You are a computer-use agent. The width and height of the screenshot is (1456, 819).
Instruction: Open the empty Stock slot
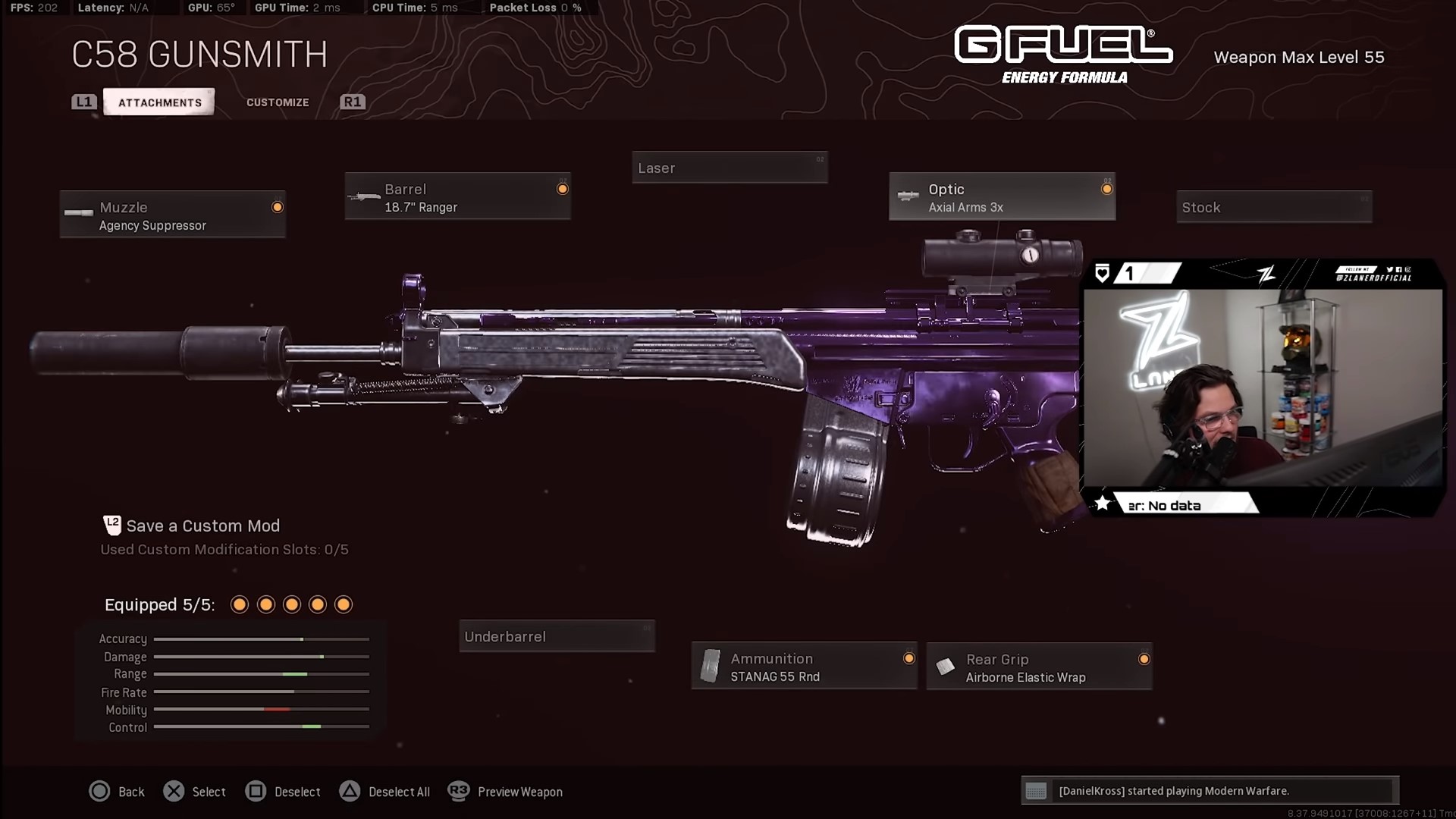click(x=1274, y=207)
